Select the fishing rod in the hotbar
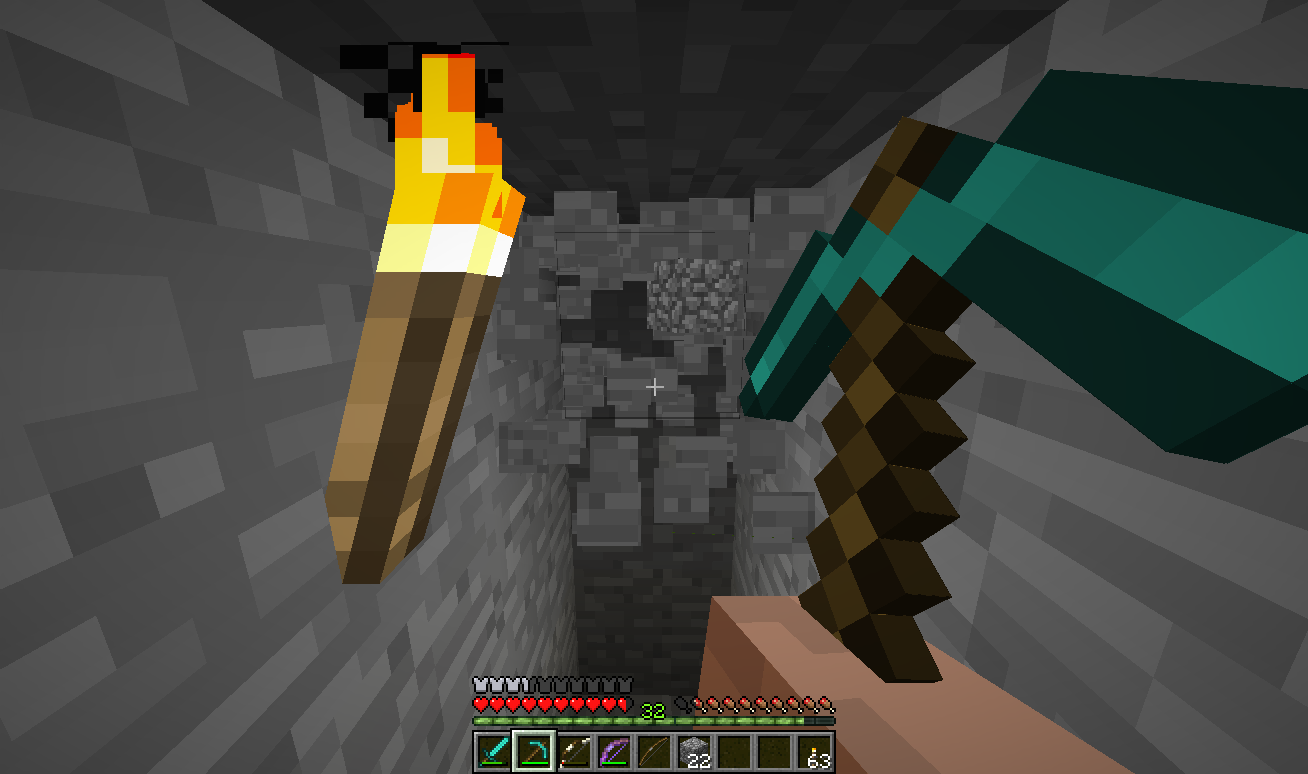The width and height of the screenshot is (1308, 774). click(652, 750)
